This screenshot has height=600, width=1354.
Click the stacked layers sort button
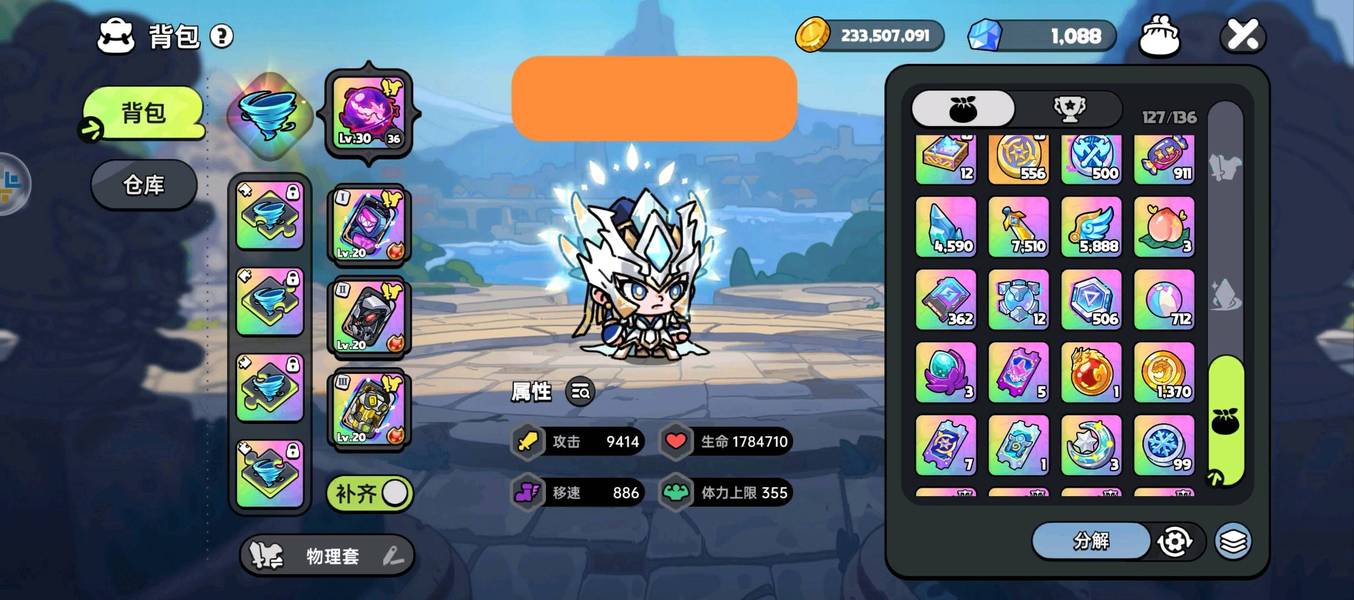(1234, 541)
